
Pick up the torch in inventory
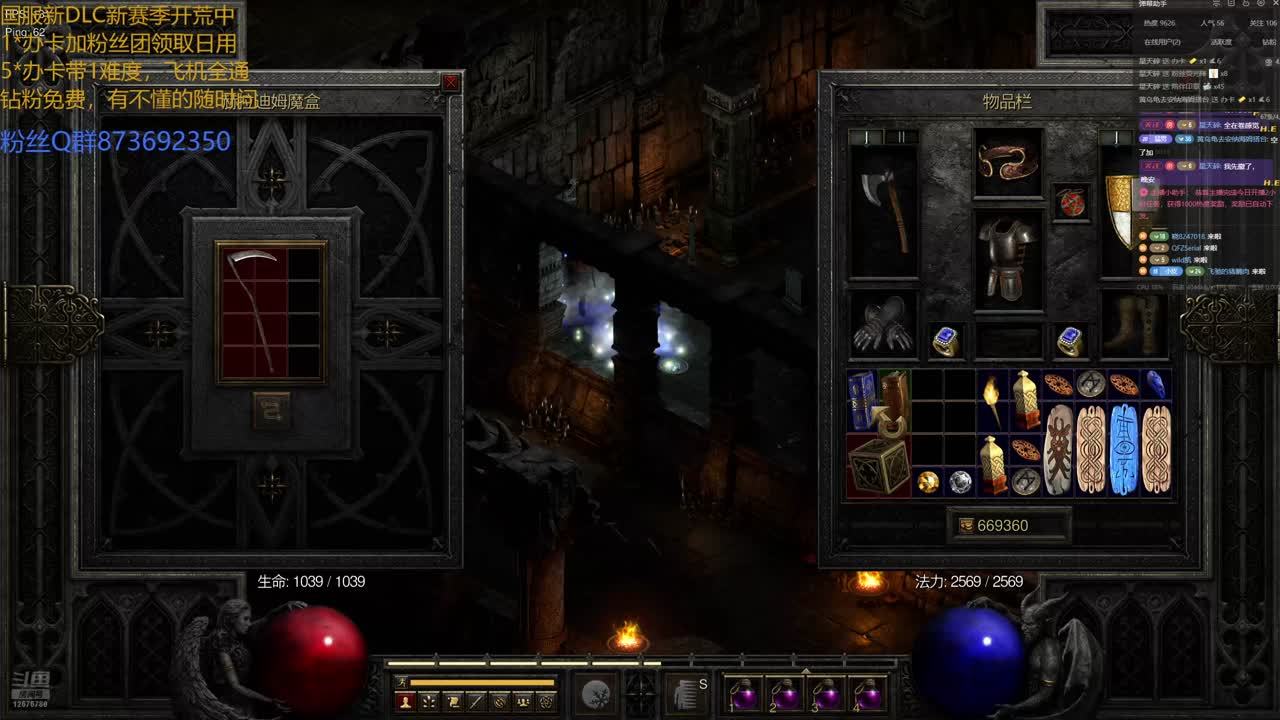point(992,400)
